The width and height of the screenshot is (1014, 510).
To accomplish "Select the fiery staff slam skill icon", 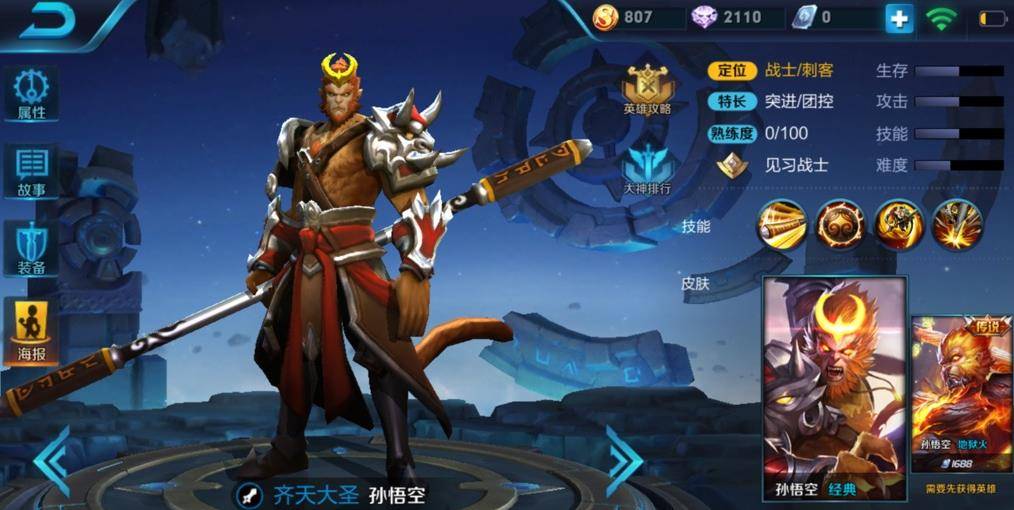I will click(x=957, y=224).
